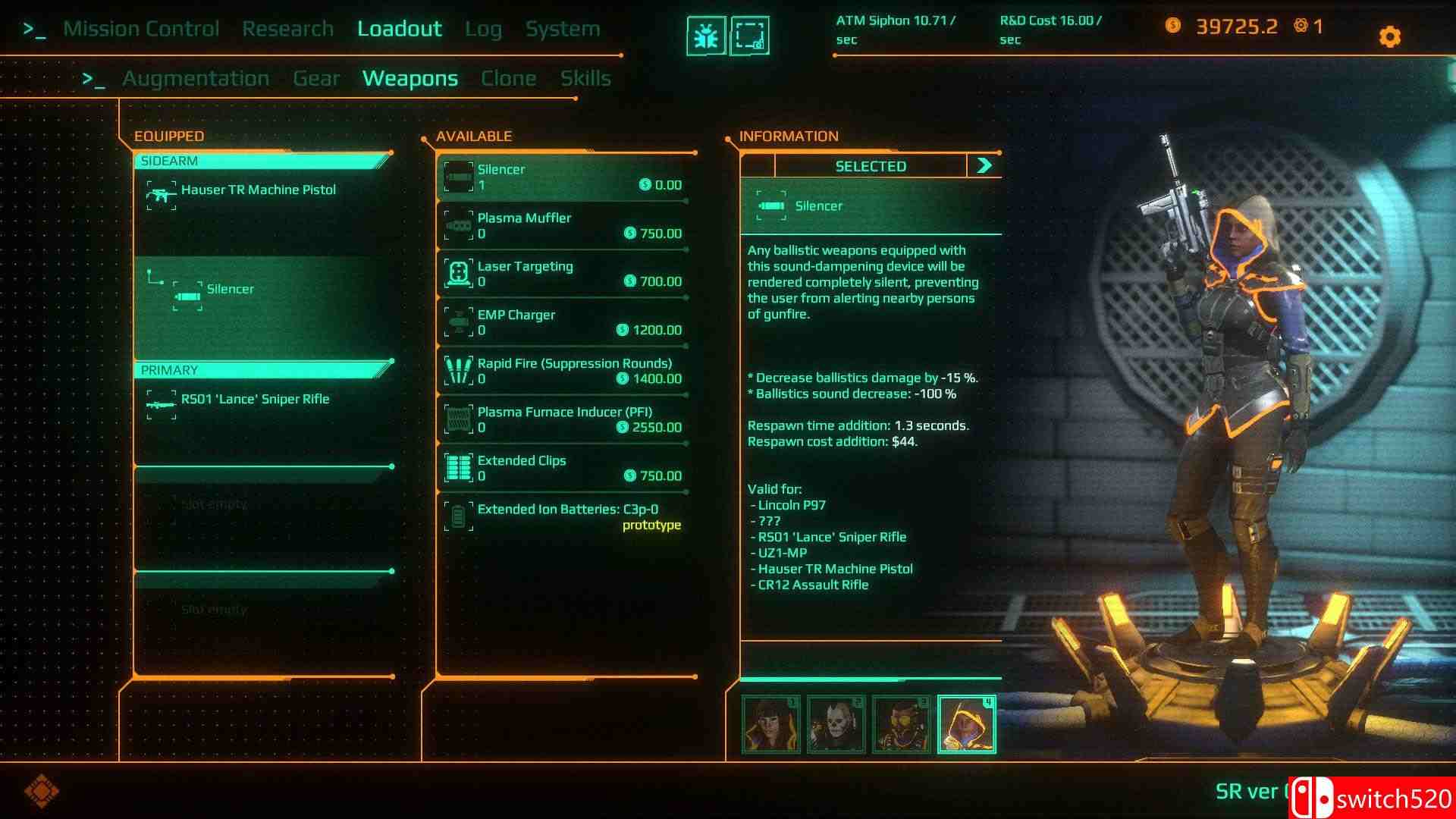1456x819 pixels.
Task: Expand the arrow next to SELECTED header
Action: pos(984,165)
